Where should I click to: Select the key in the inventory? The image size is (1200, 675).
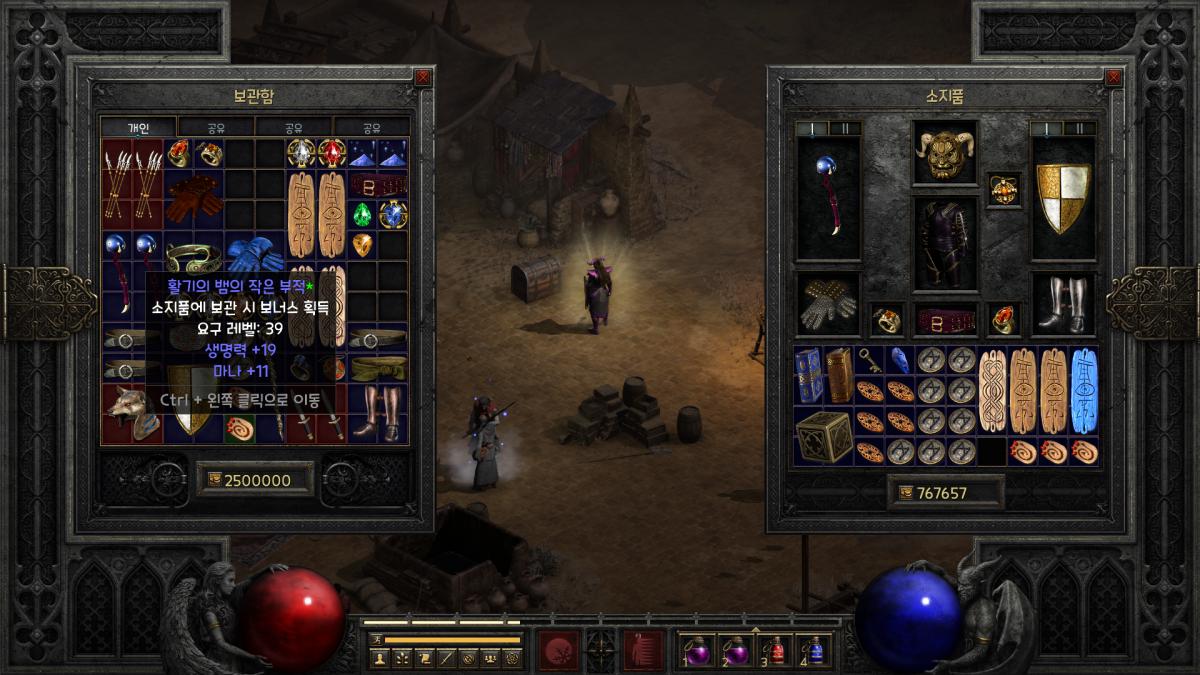(871, 360)
